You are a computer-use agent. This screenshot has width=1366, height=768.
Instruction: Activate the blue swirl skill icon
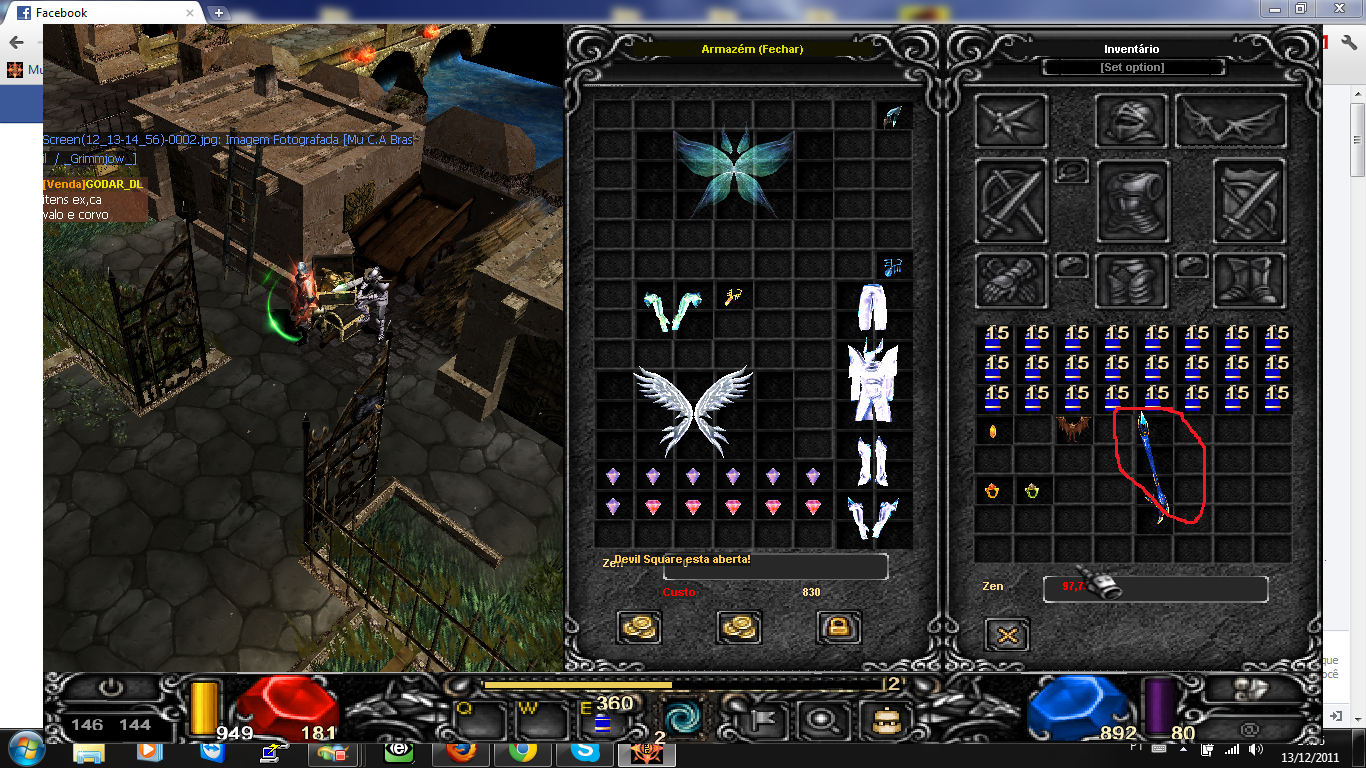(x=684, y=718)
